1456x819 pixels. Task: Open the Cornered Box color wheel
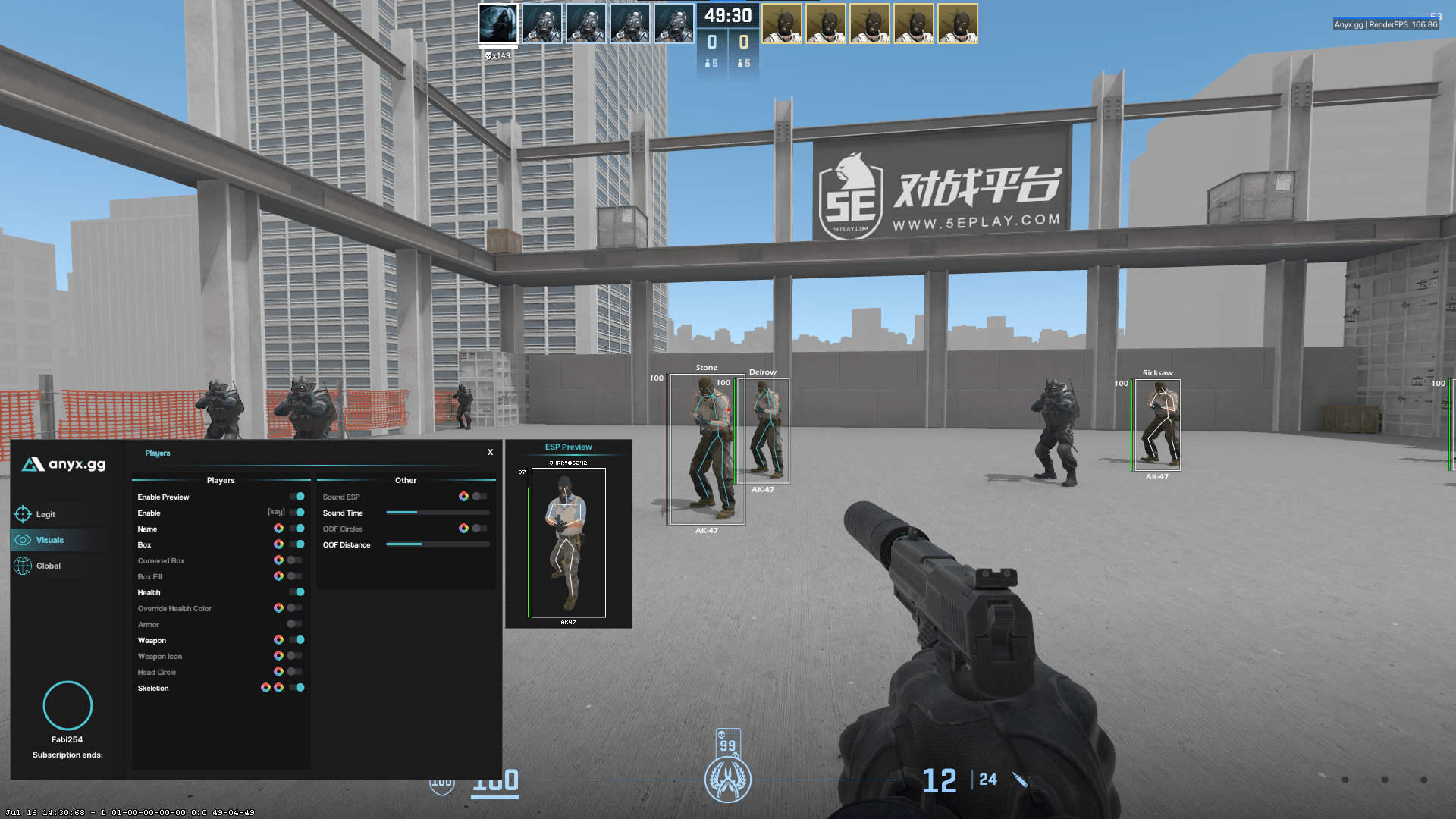278,560
